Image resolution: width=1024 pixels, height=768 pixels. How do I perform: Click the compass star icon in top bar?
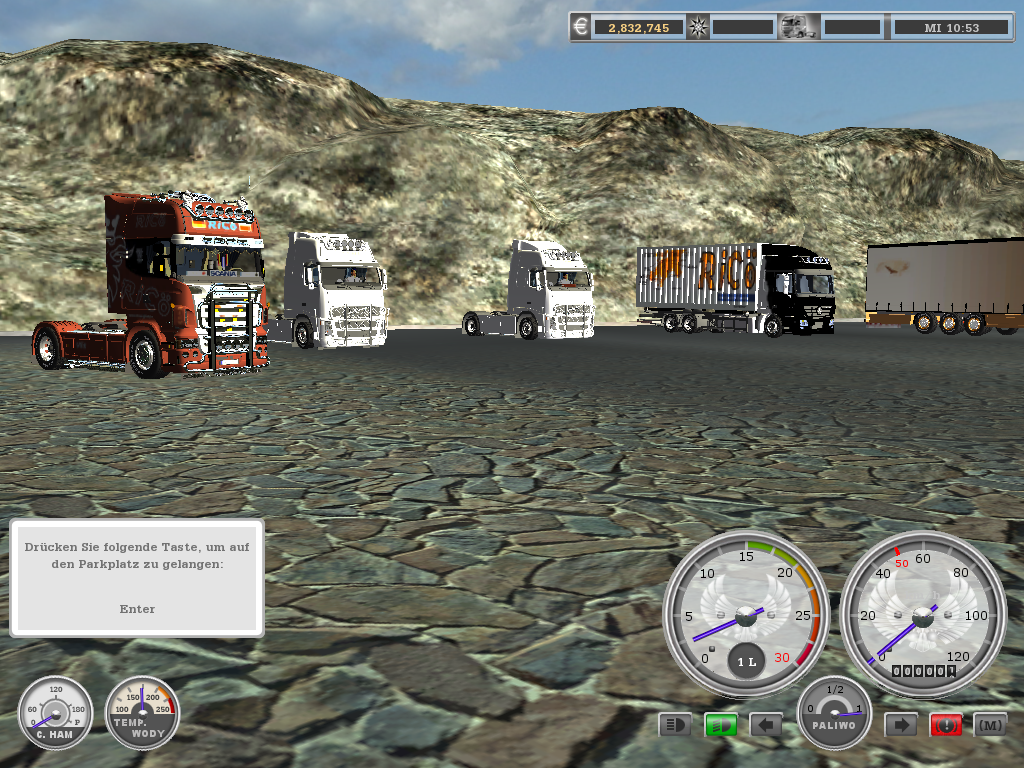click(698, 27)
